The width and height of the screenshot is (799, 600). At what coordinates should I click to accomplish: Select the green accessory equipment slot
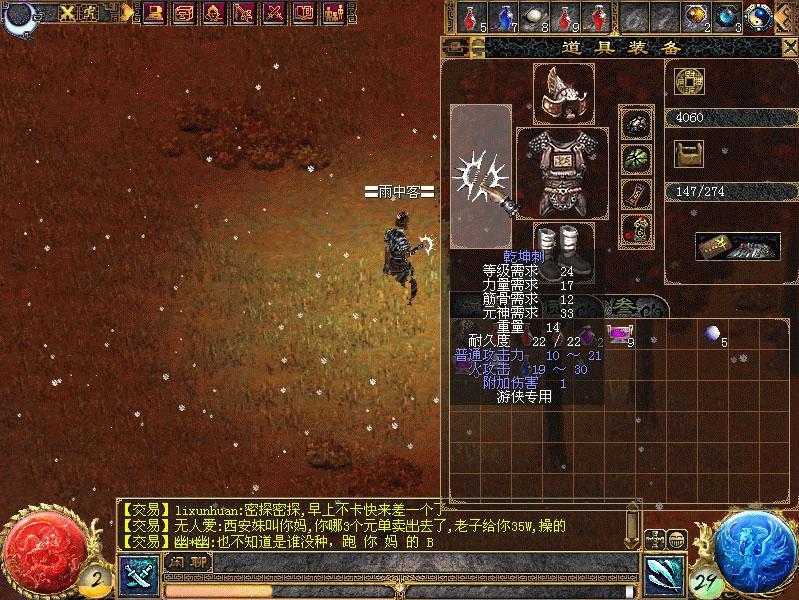click(634, 157)
